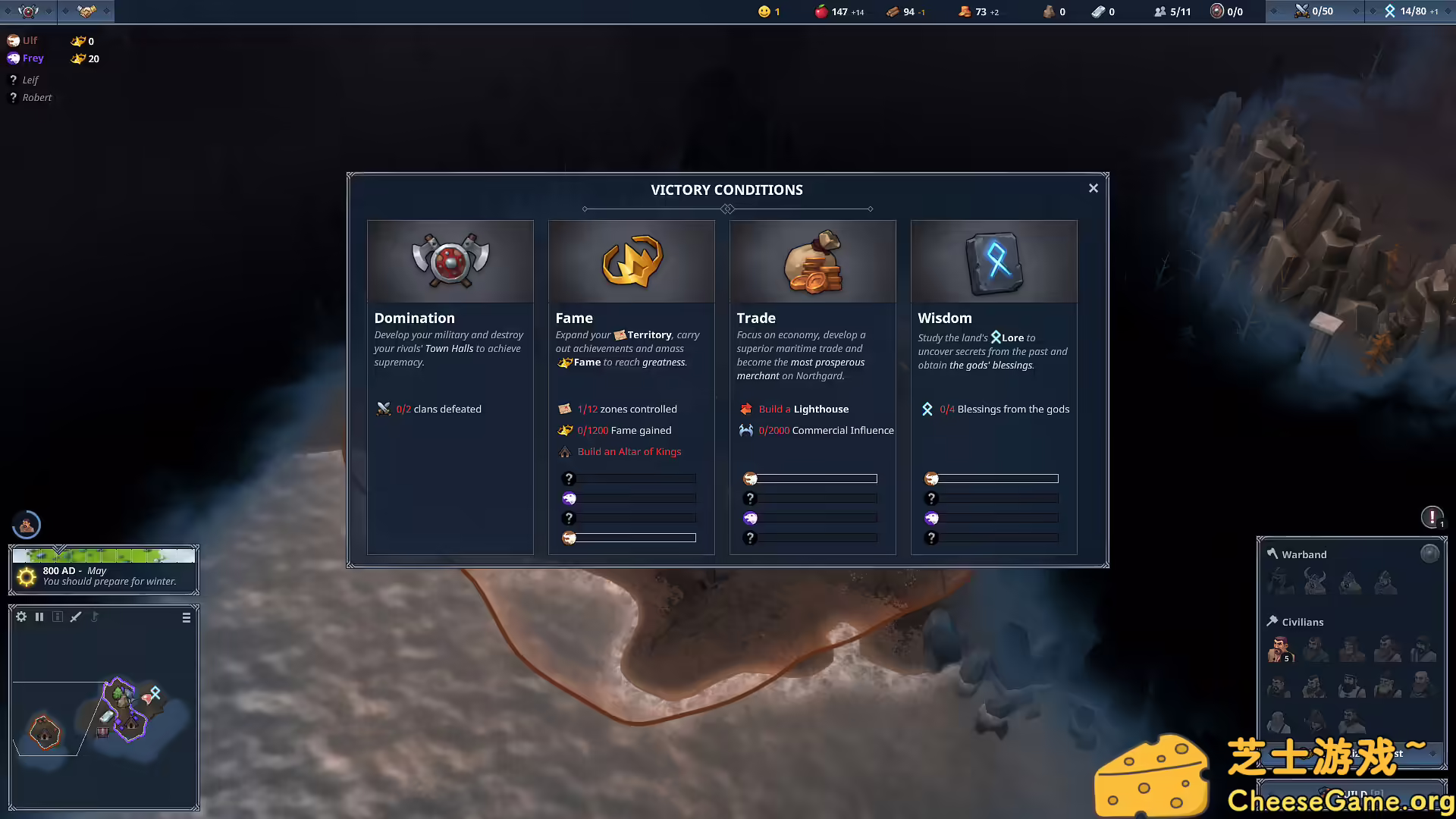The height and width of the screenshot is (819, 1456).
Task: Select the Wisdom victory card
Action: (993, 318)
